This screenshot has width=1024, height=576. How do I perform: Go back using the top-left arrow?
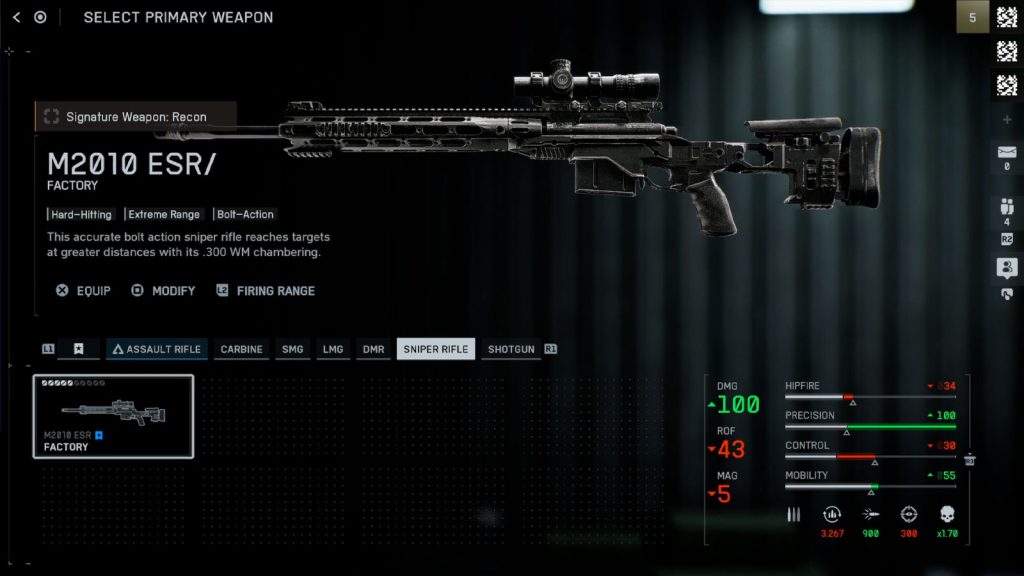click(x=15, y=17)
